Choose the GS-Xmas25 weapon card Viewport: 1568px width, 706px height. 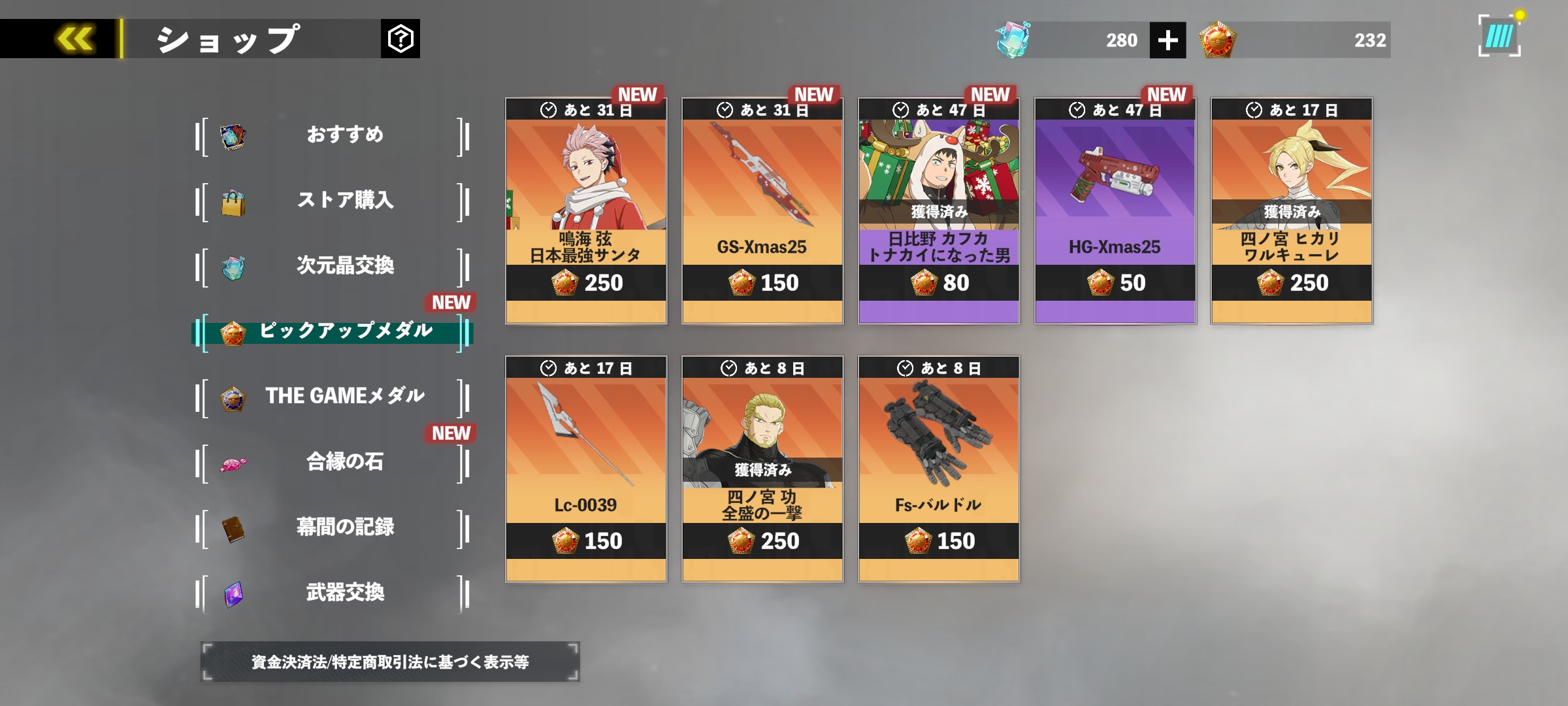pyautogui.click(x=762, y=210)
